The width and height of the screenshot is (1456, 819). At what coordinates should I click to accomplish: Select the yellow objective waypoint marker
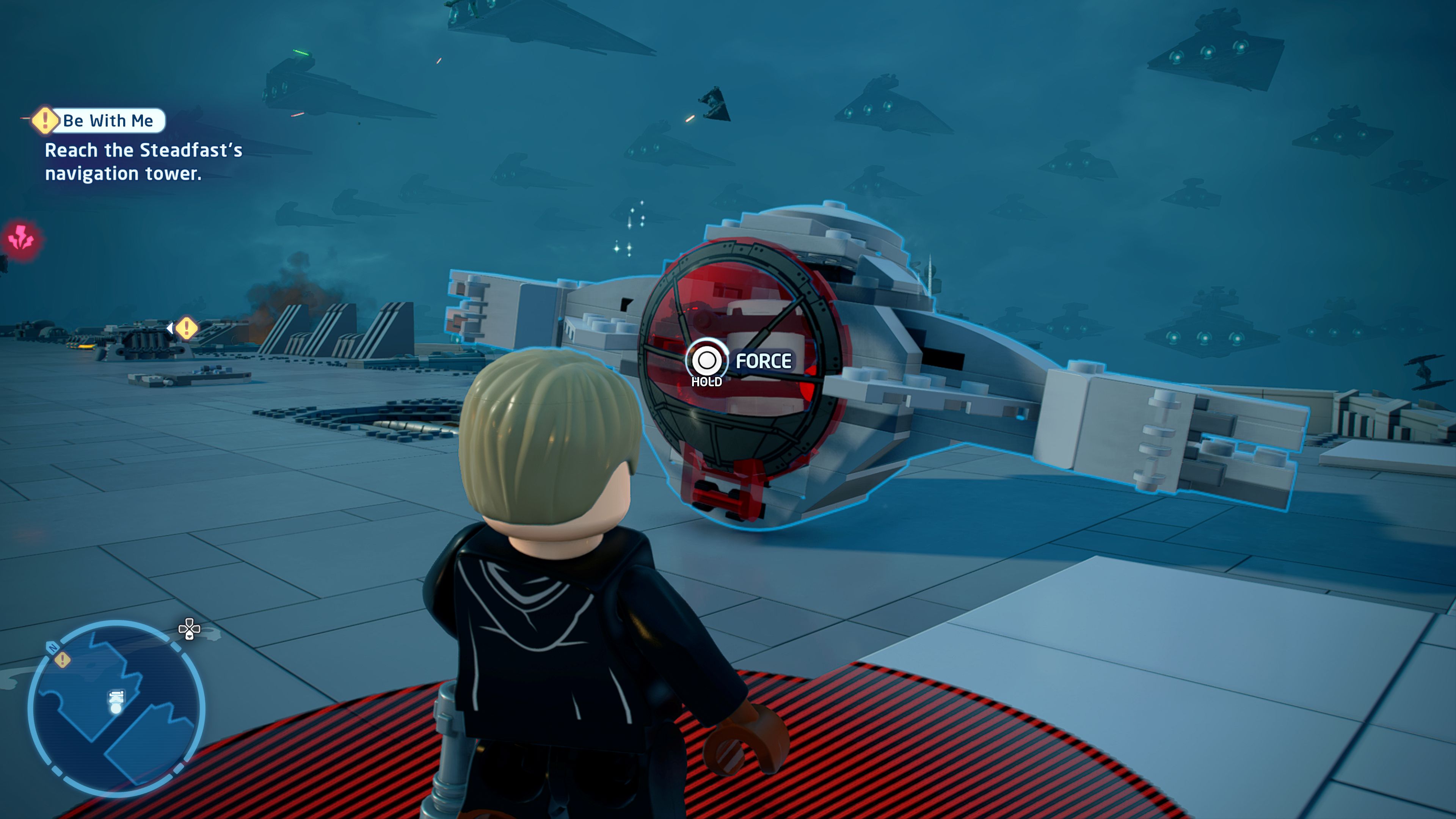(186, 328)
